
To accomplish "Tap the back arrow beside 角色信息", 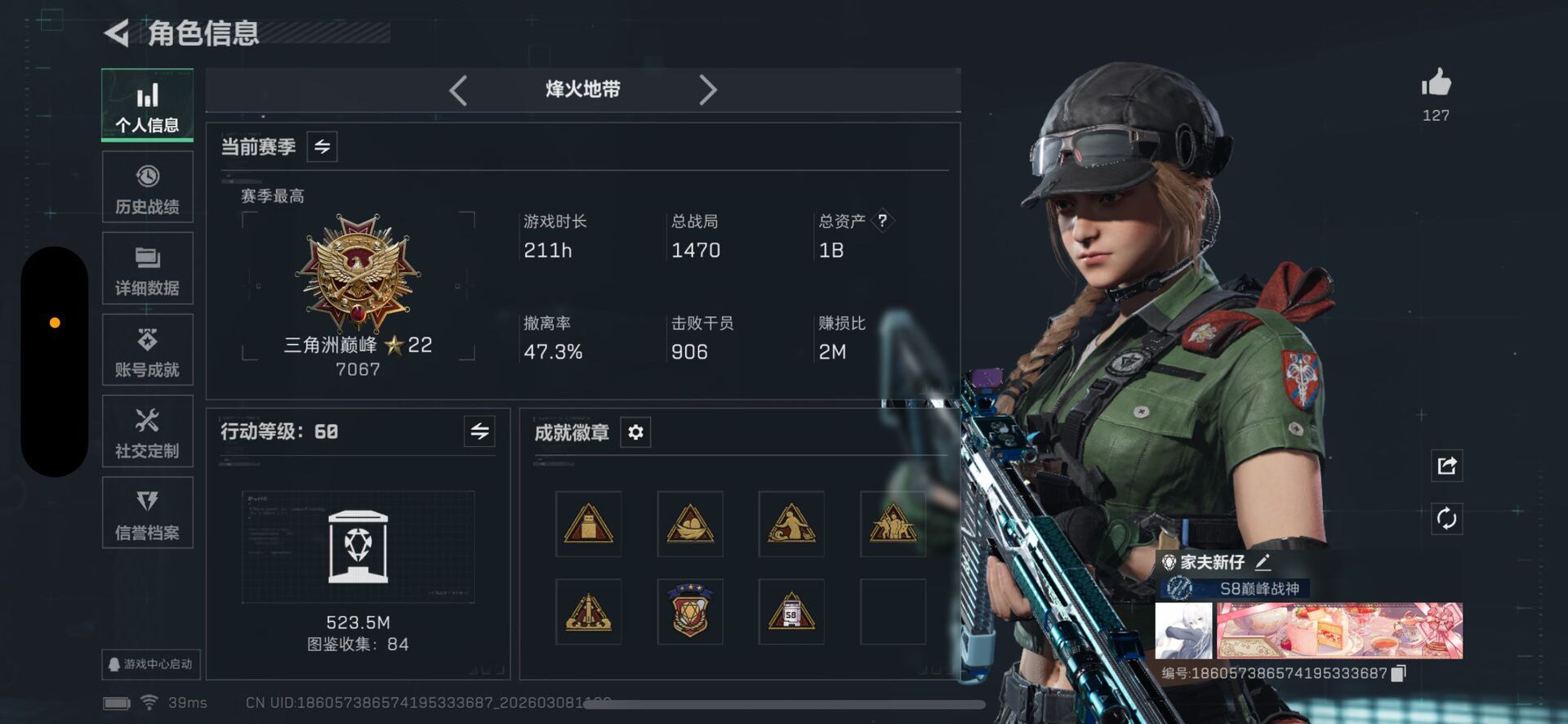I will point(115,34).
